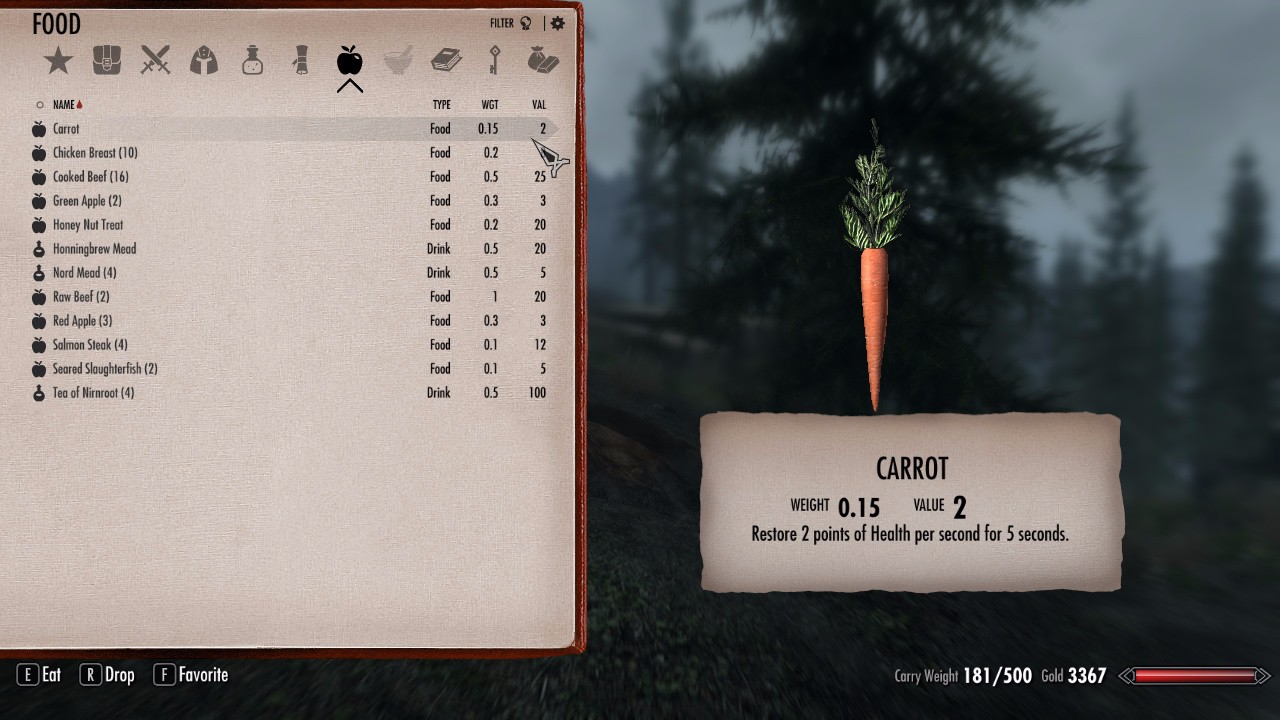This screenshot has height=720, width=1280.
Task: Select Salmon Steak in the list
Action: click(x=90, y=345)
